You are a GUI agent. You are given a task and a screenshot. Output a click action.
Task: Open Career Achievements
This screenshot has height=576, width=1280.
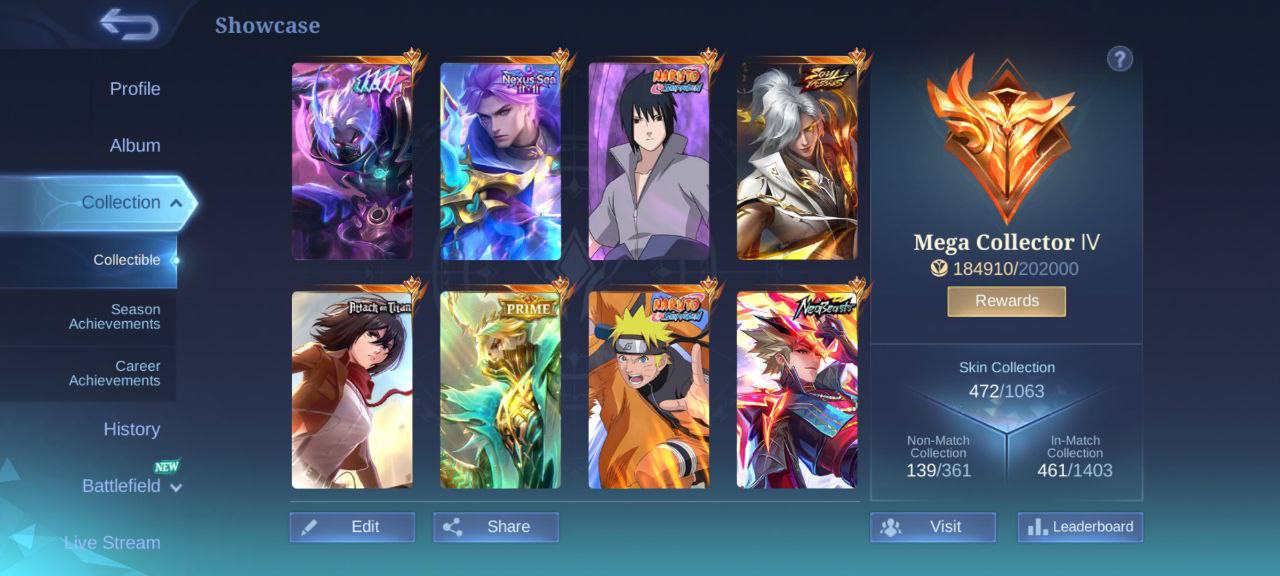tap(114, 373)
